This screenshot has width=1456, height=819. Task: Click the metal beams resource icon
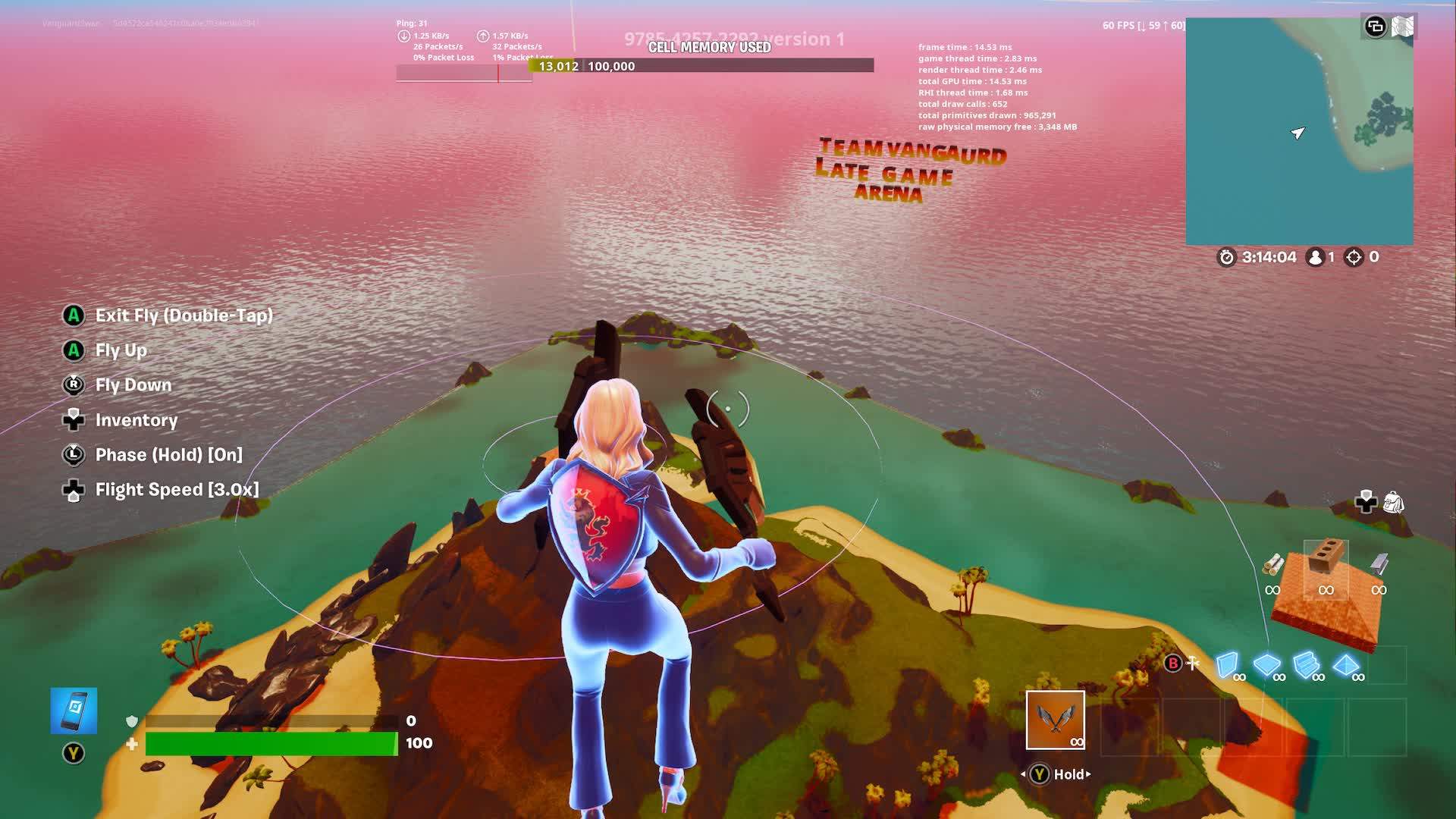pos(1379,564)
